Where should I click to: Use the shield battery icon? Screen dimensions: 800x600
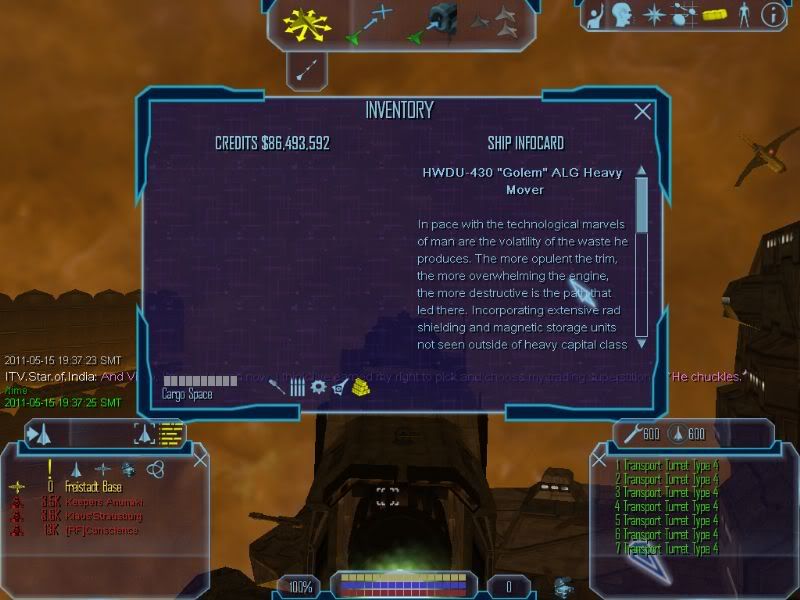click(x=676, y=434)
